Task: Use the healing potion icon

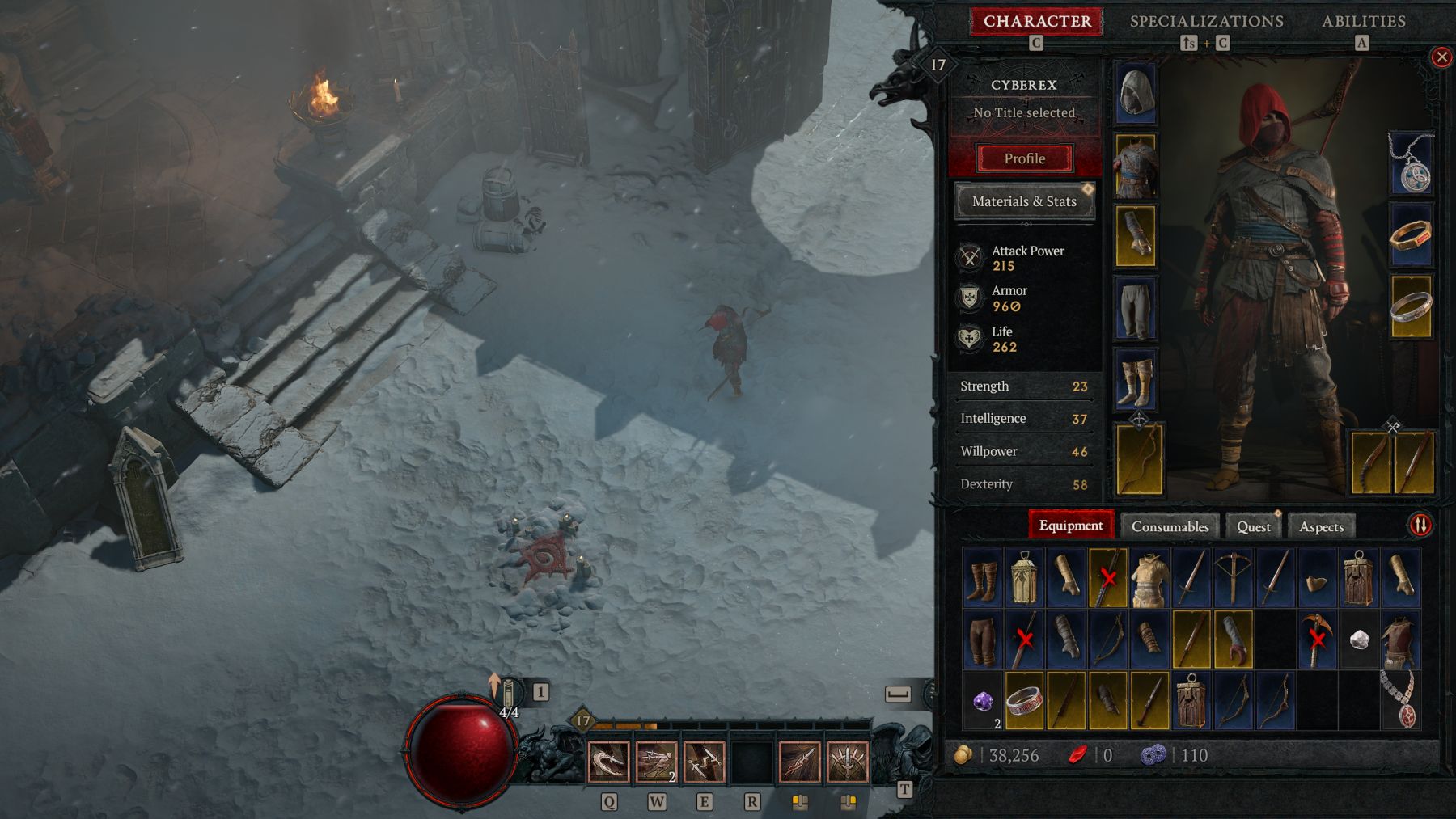Action: coord(508,695)
